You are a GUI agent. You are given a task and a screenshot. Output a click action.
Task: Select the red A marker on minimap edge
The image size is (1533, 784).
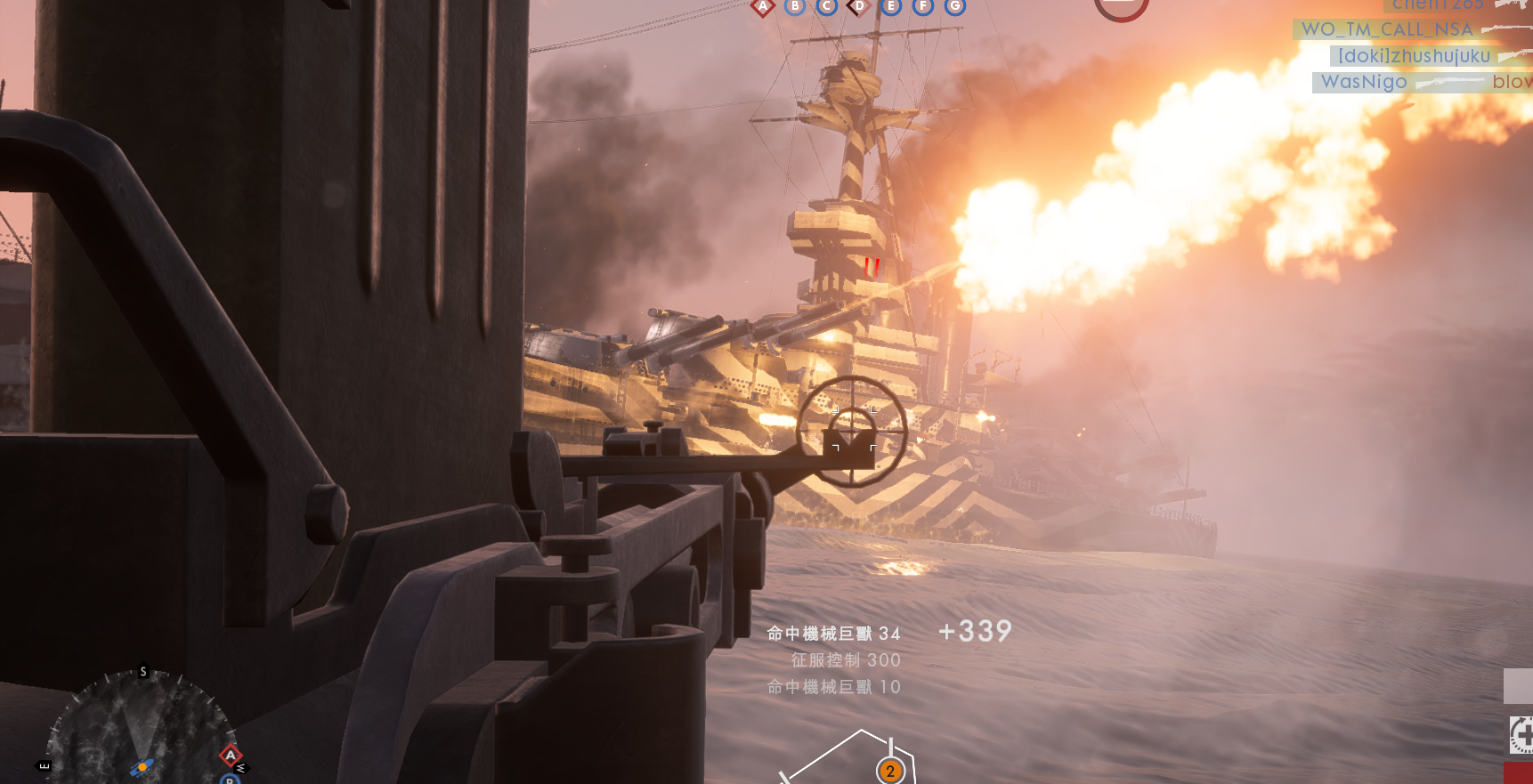click(x=231, y=756)
